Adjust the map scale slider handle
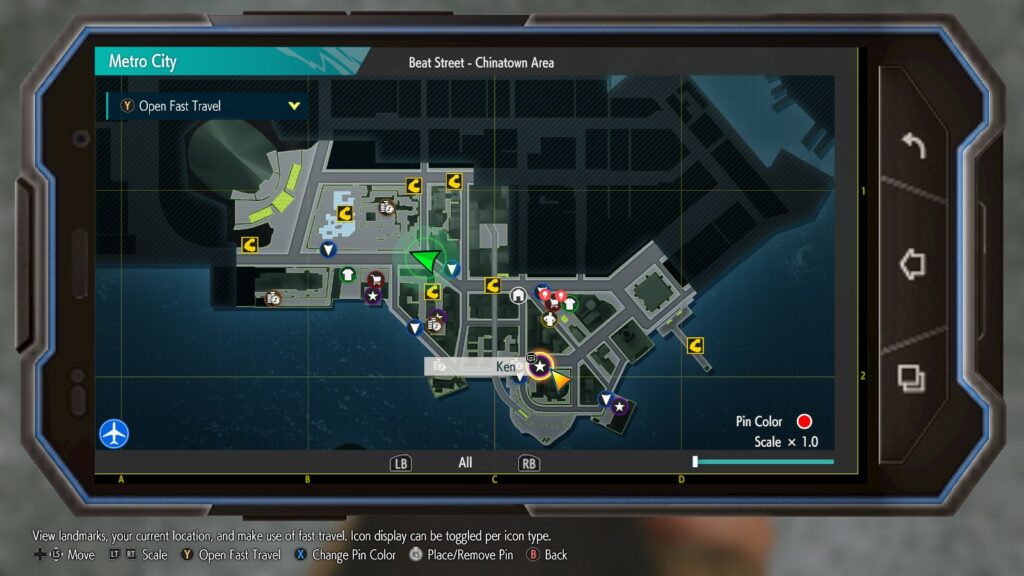This screenshot has height=576, width=1024. (695, 462)
